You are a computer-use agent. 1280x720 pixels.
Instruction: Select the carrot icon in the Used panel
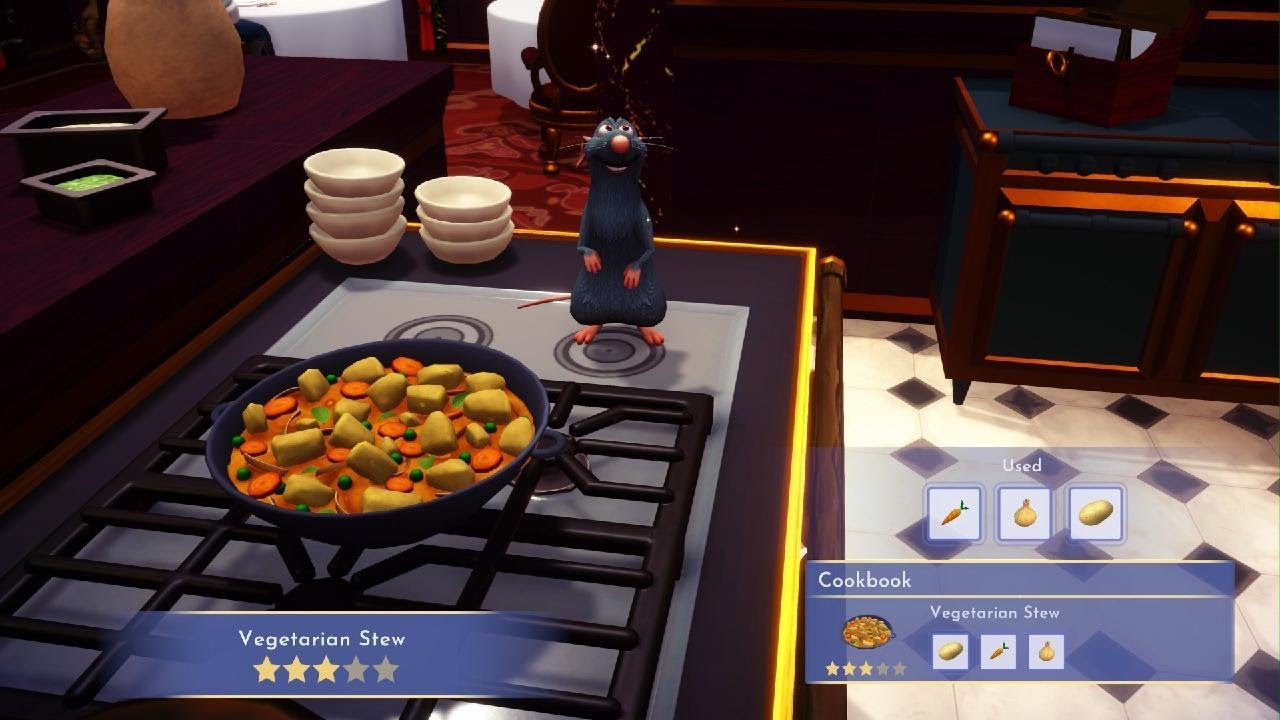tap(955, 512)
